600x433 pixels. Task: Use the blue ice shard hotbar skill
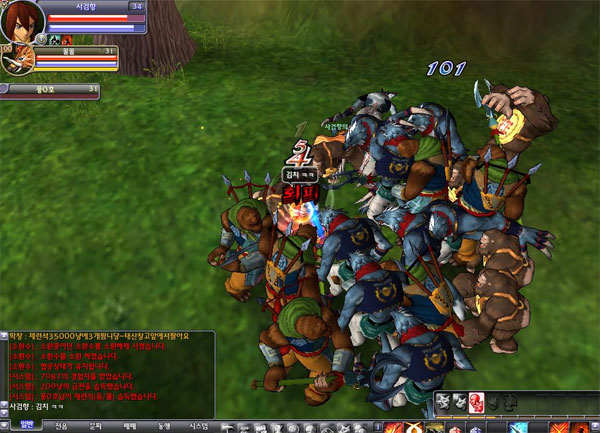pyautogui.click(x=520, y=427)
